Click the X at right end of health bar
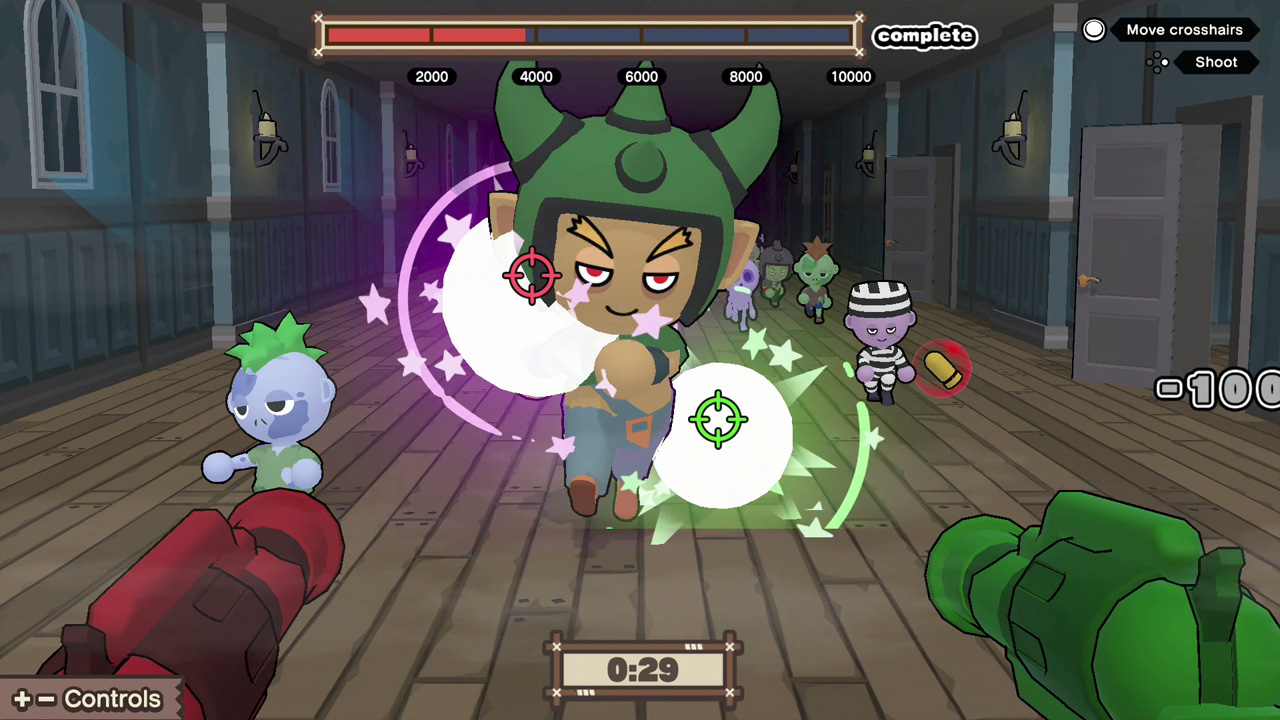This screenshot has height=720, width=1280. pyautogui.click(x=859, y=19)
